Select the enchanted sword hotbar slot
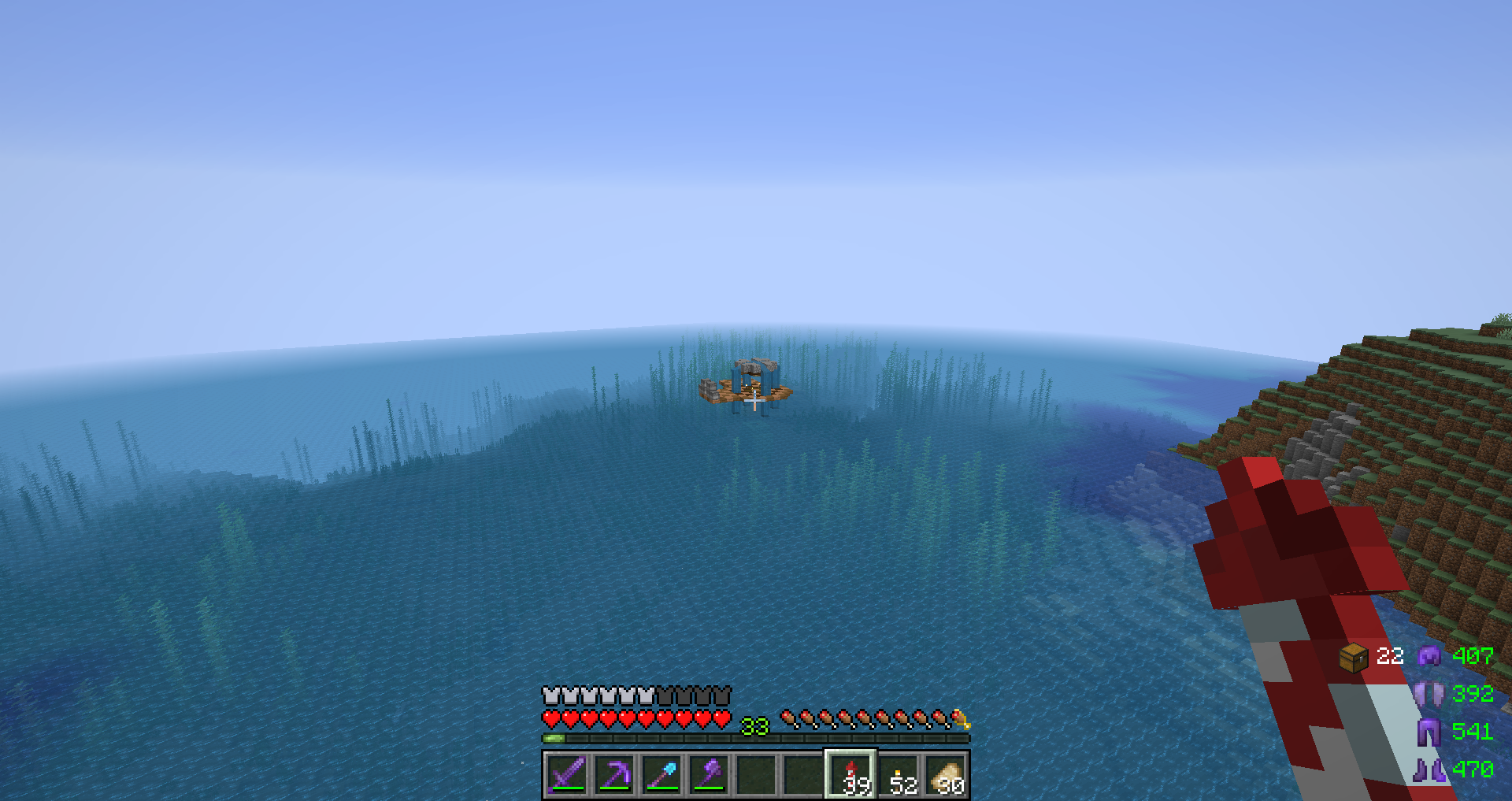 point(567,774)
